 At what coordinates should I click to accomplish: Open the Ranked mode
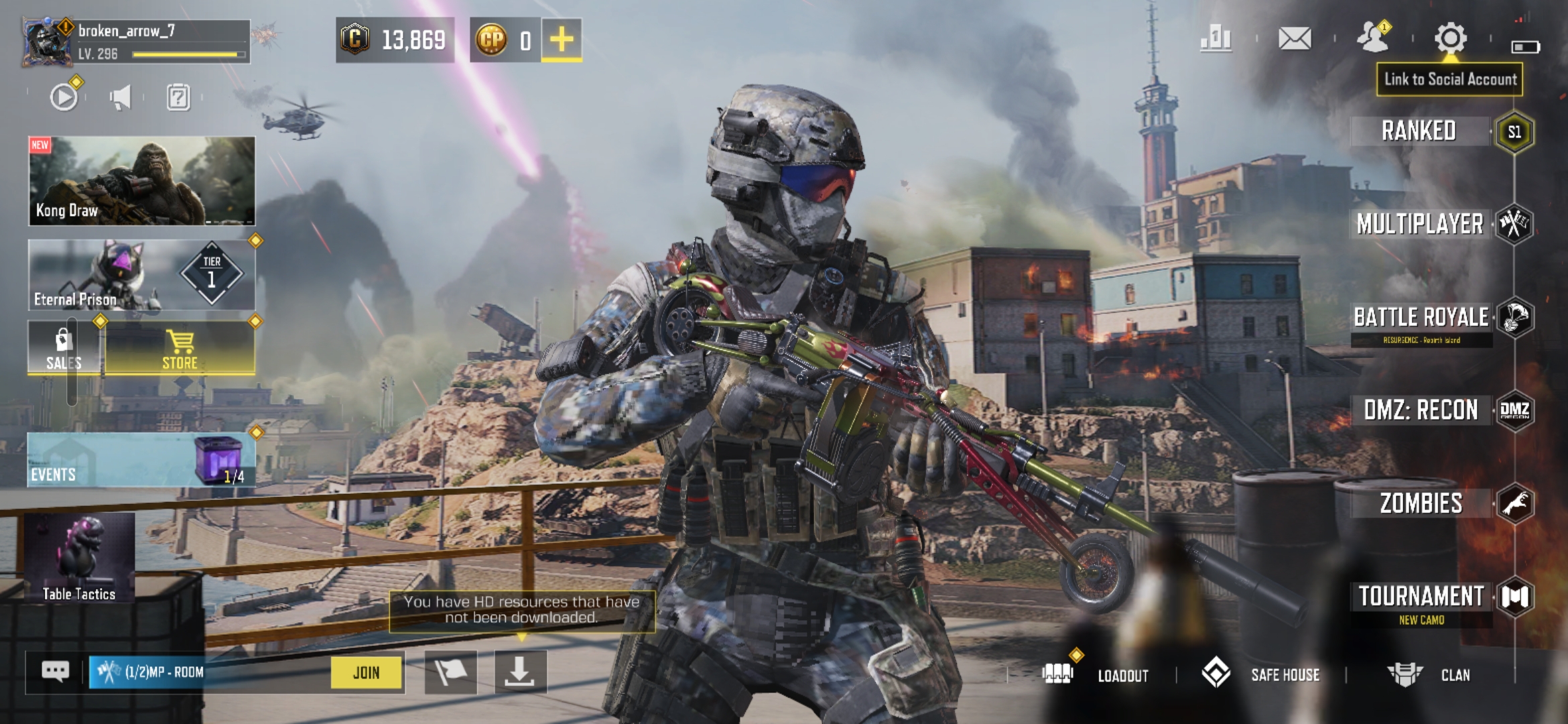(1419, 131)
